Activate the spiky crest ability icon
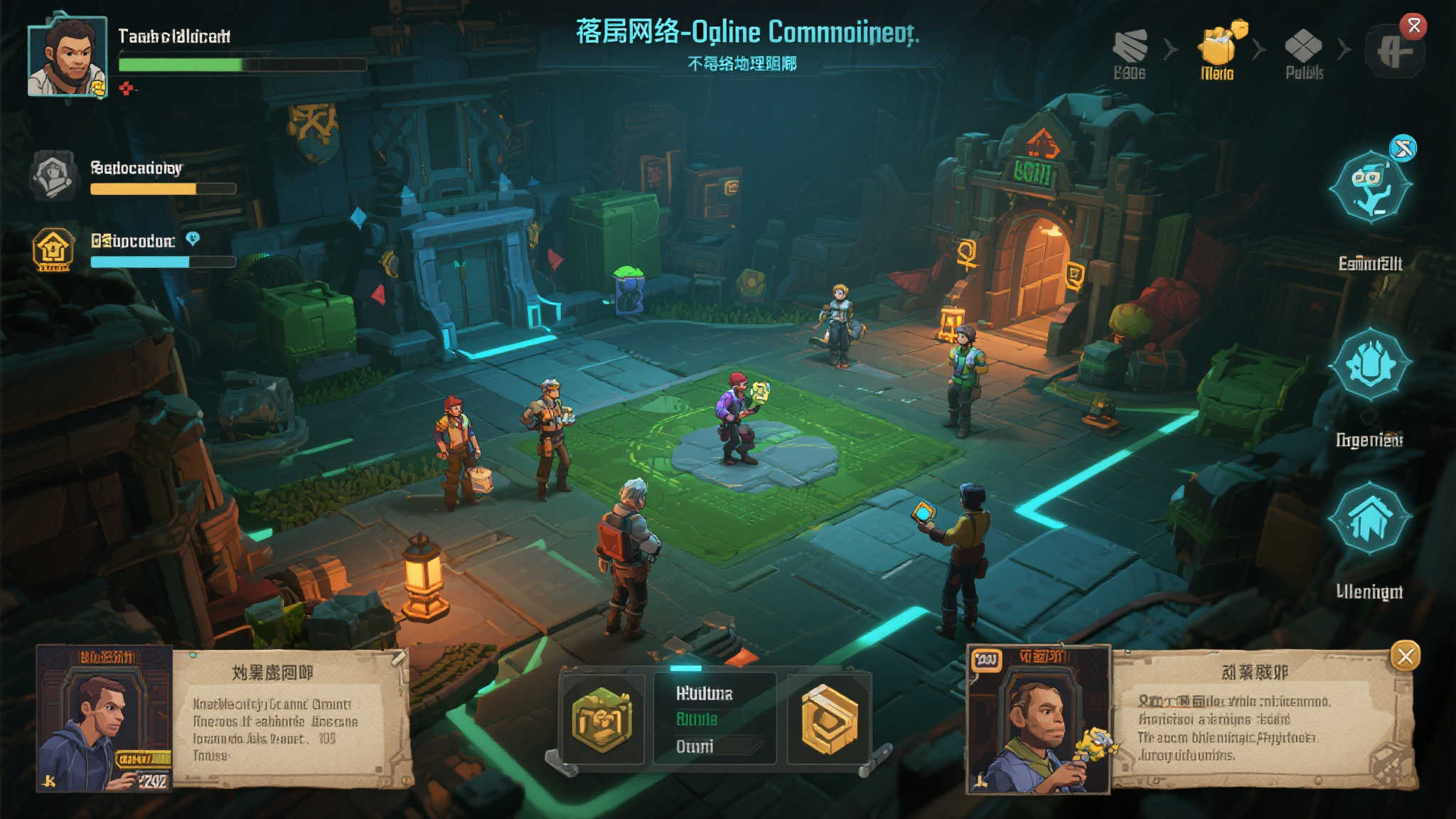The height and width of the screenshot is (819, 1456). pyautogui.click(x=1370, y=365)
